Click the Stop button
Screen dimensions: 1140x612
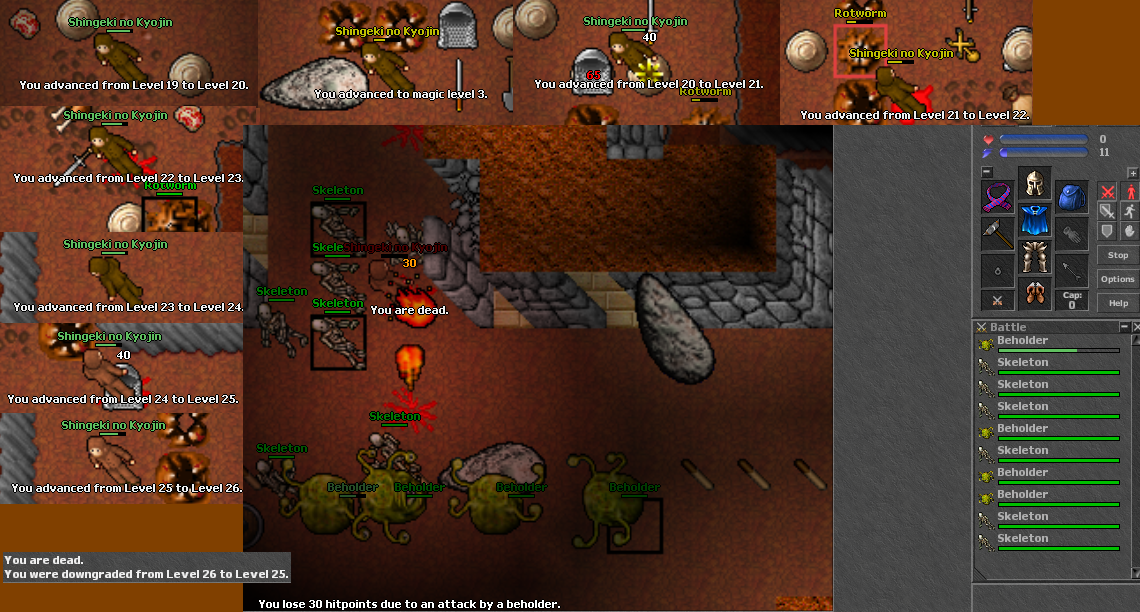pos(1117,255)
